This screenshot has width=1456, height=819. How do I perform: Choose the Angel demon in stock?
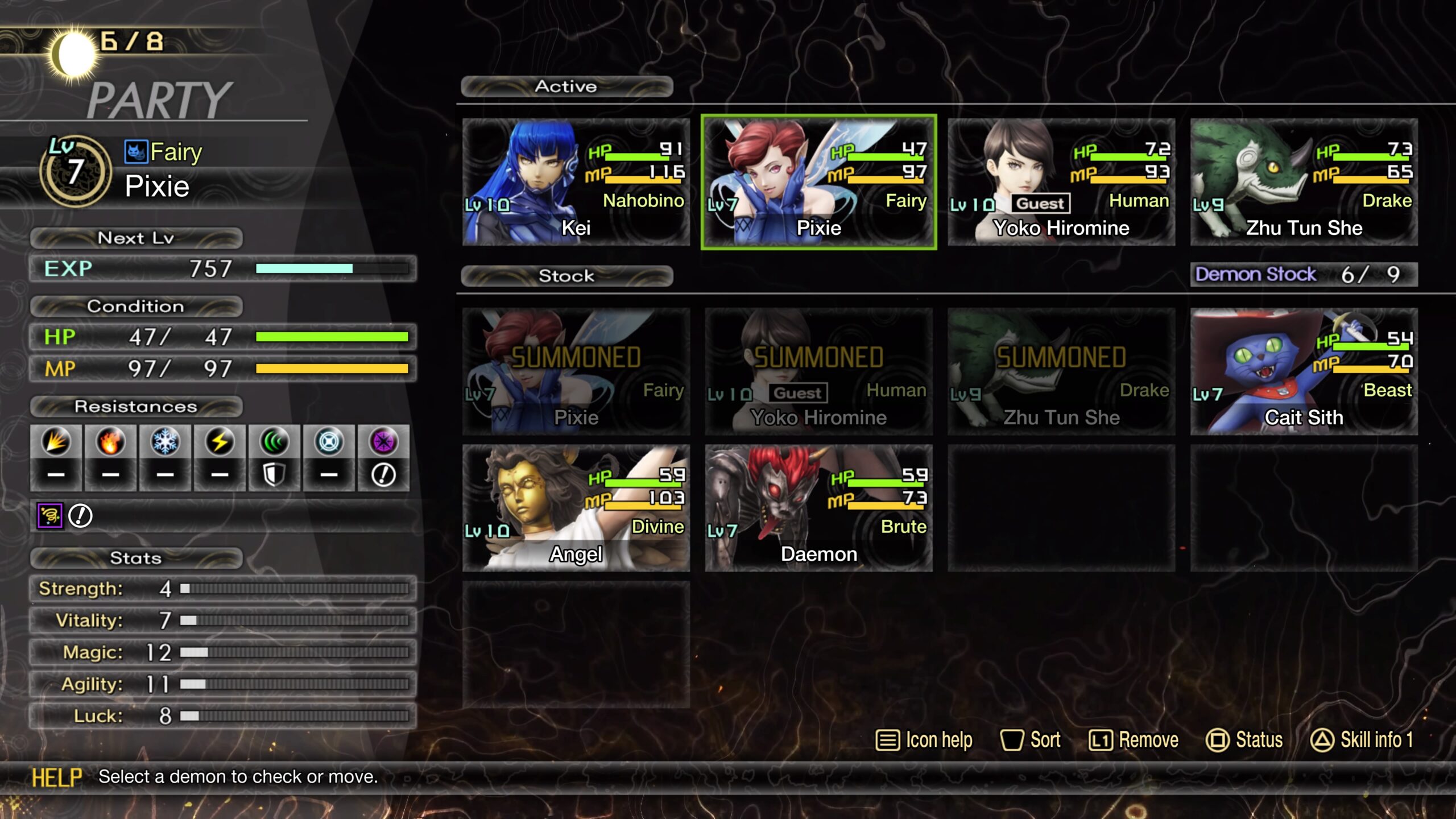pyautogui.click(x=576, y=508)
